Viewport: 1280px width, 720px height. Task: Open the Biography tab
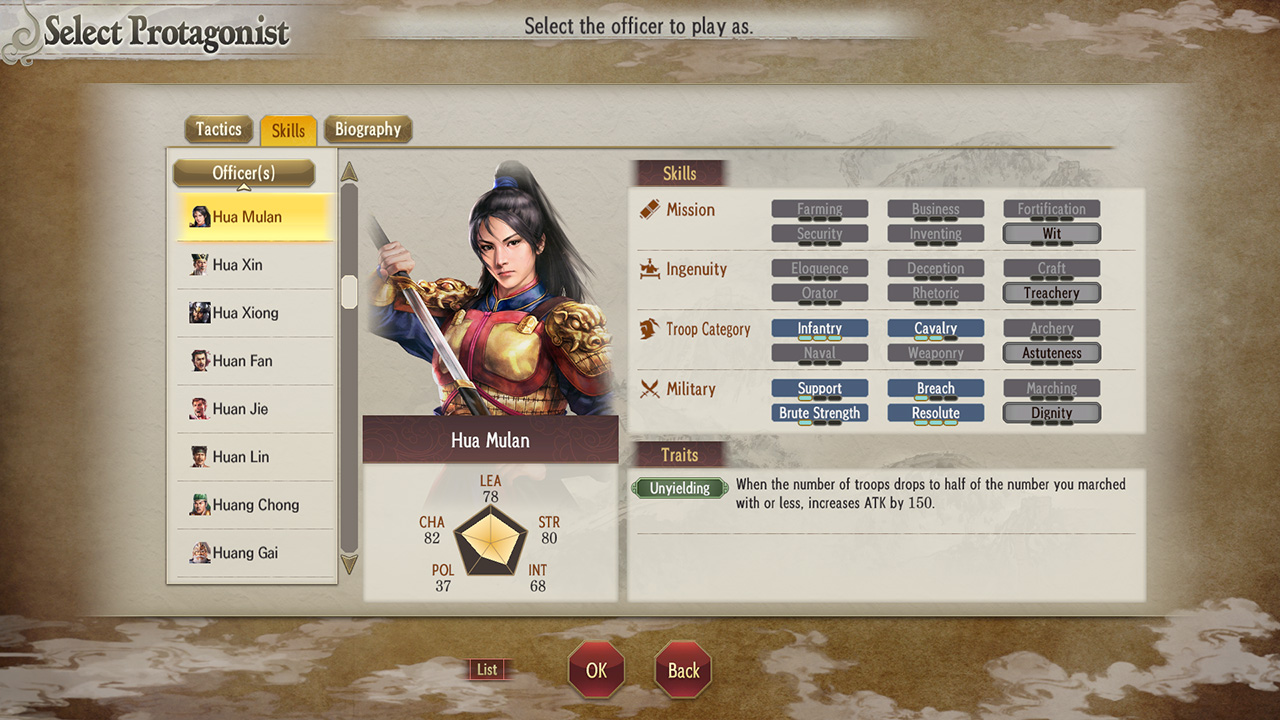(368, 129)
